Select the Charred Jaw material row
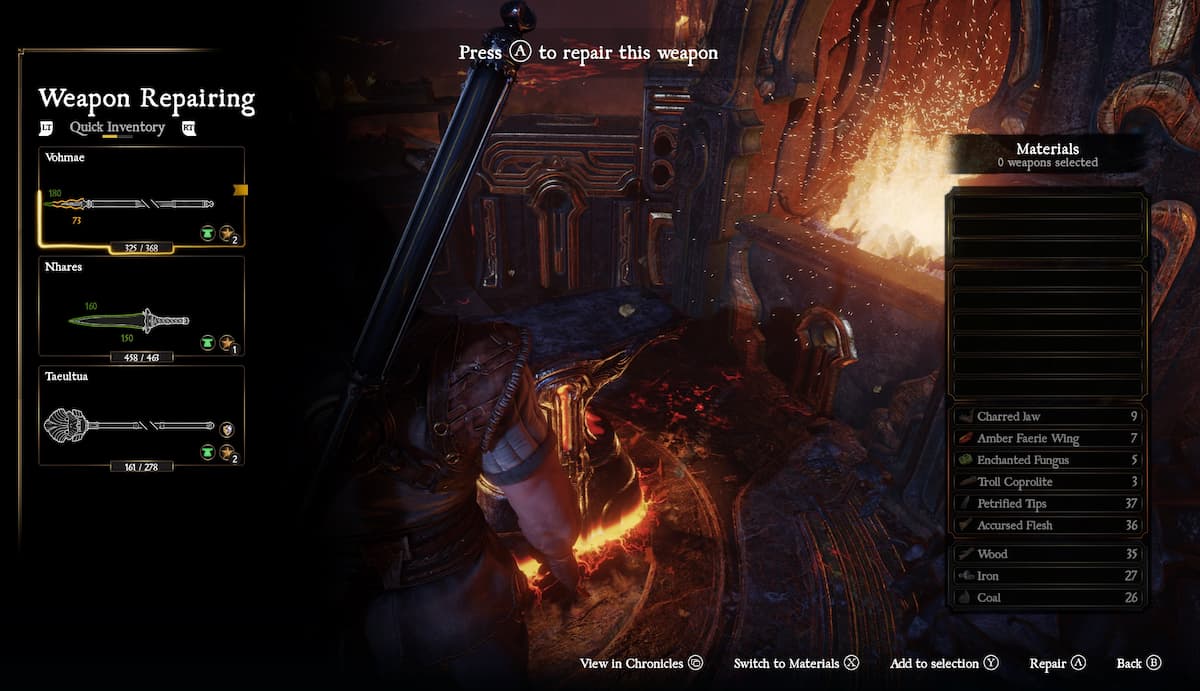This screenshot has height=691, width=1200. [x=1046, y=417]
